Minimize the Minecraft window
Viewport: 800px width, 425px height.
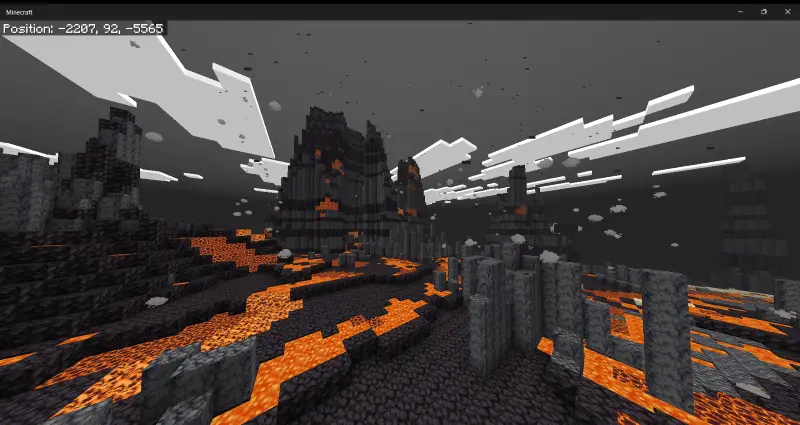point(740,11)
